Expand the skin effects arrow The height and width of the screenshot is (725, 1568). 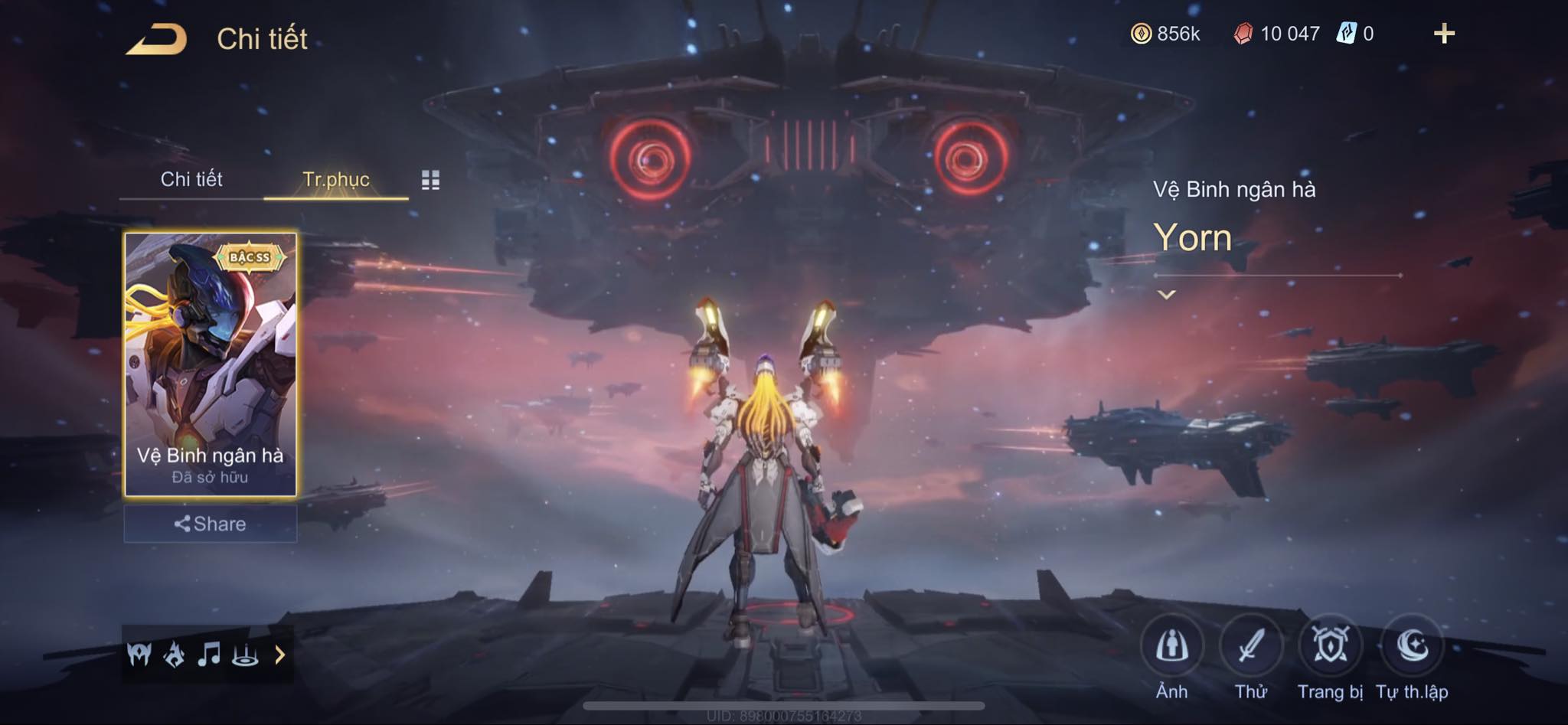(280, 655)
